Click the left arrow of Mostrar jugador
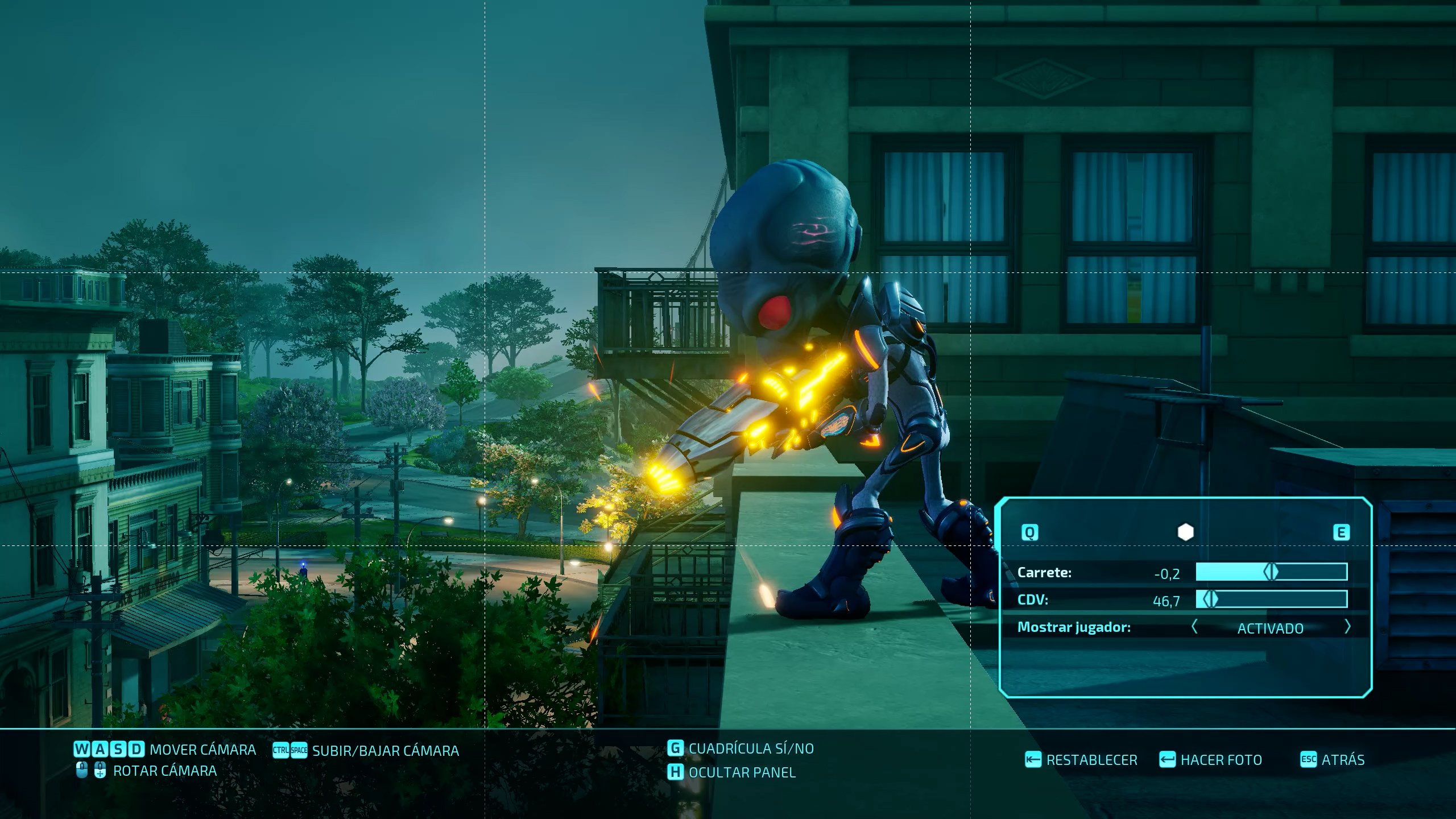 1194,627
